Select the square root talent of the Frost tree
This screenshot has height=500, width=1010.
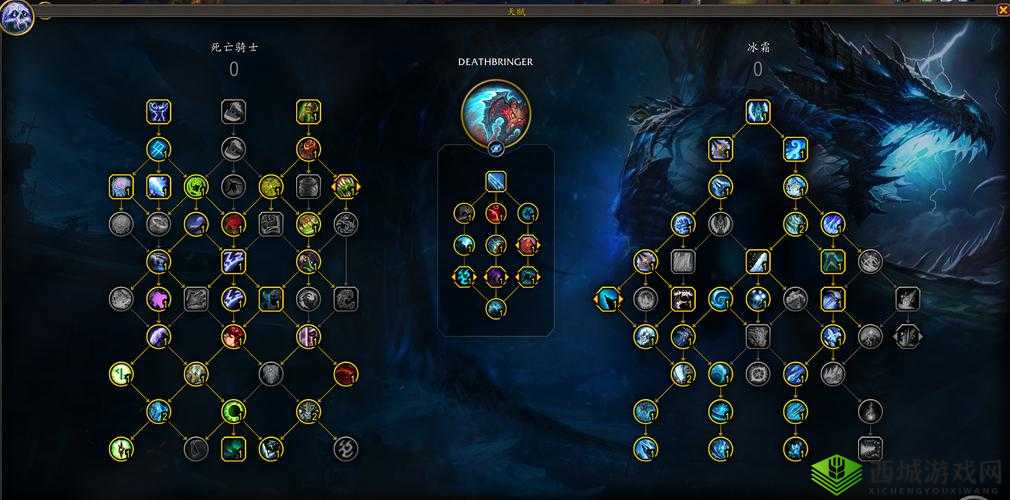click(x=757, y=111)
